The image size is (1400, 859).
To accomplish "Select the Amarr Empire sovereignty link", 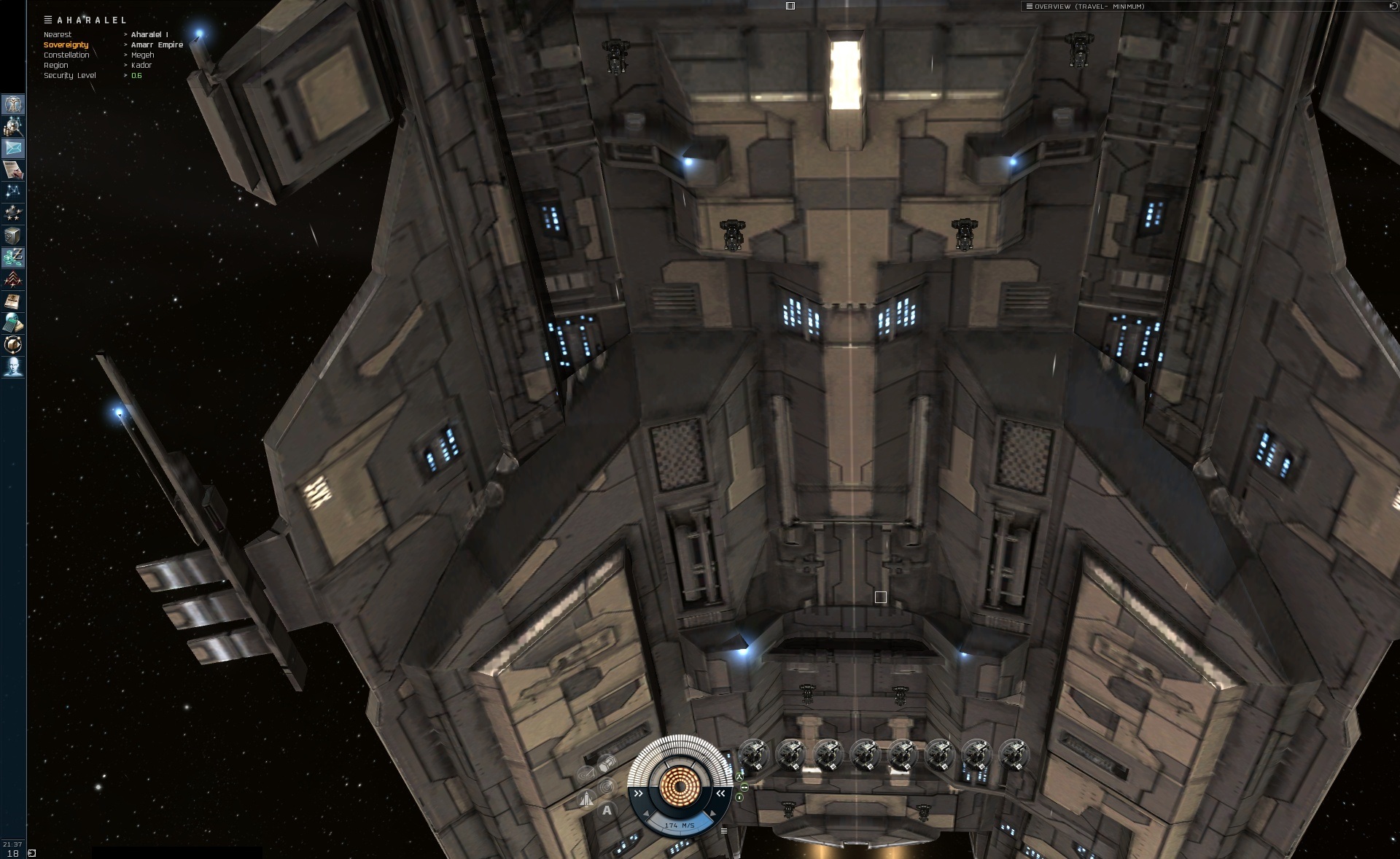I will point(157,45).
